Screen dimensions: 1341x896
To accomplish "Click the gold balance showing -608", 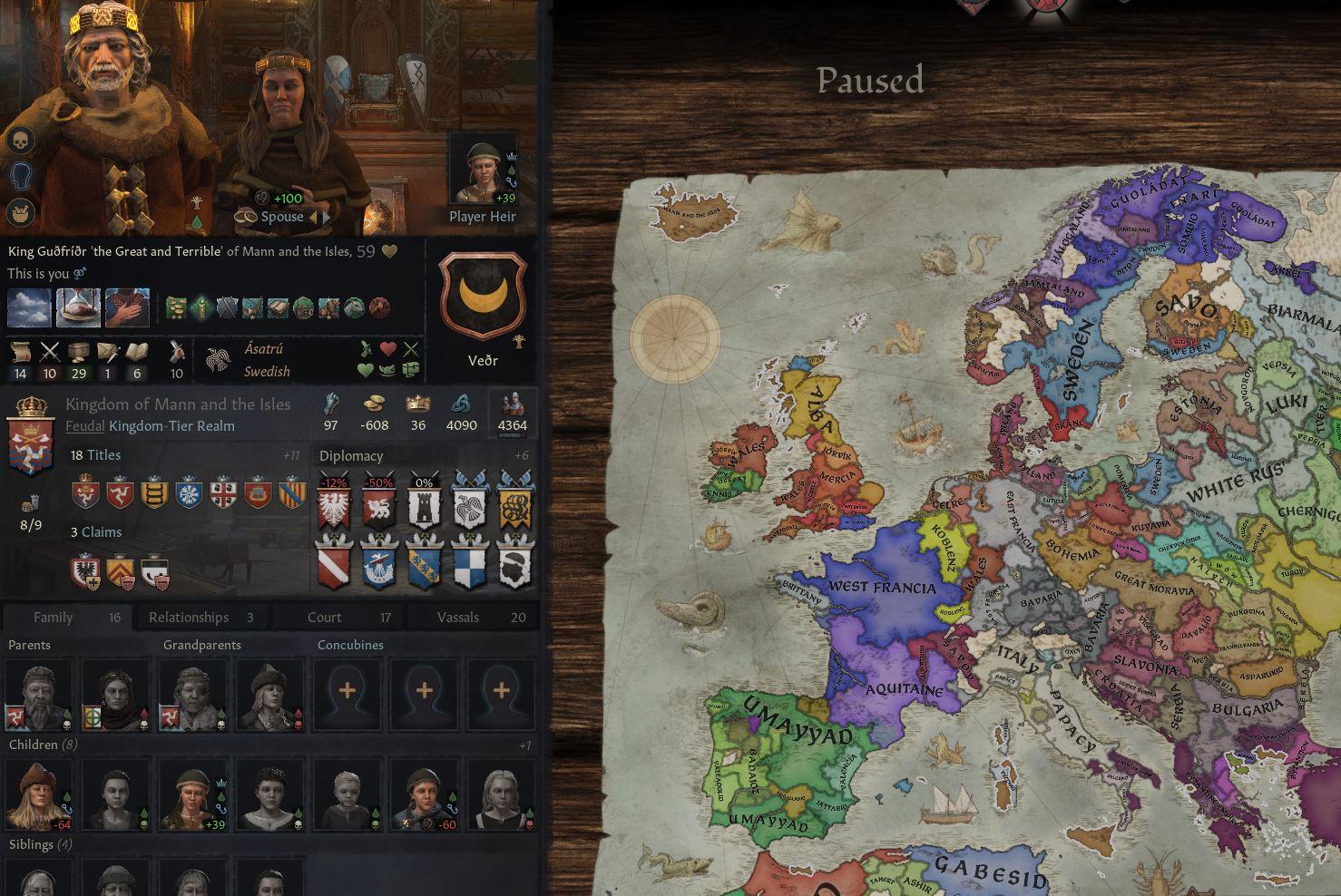I will (373, 414).
